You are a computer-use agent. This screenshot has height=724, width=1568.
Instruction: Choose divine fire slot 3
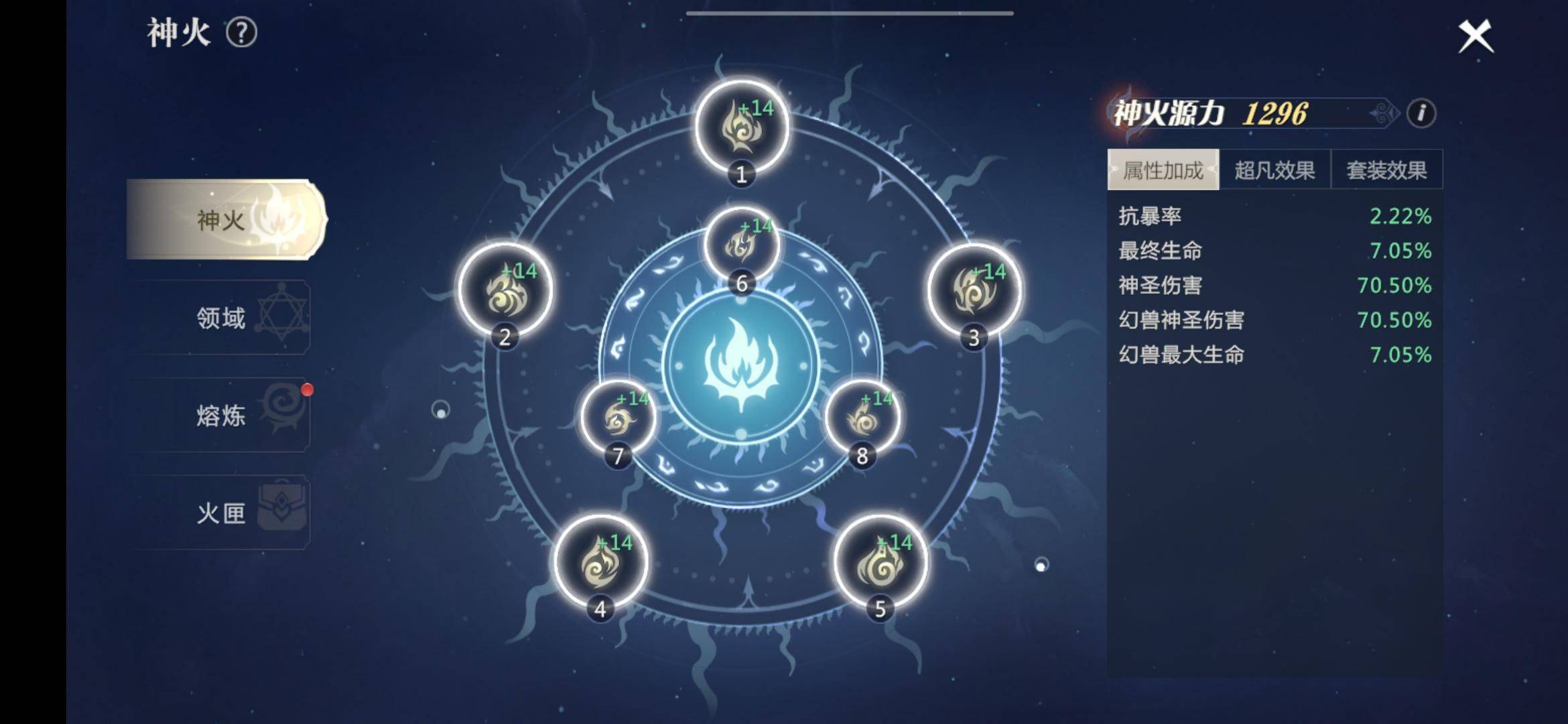coord(974,290)
